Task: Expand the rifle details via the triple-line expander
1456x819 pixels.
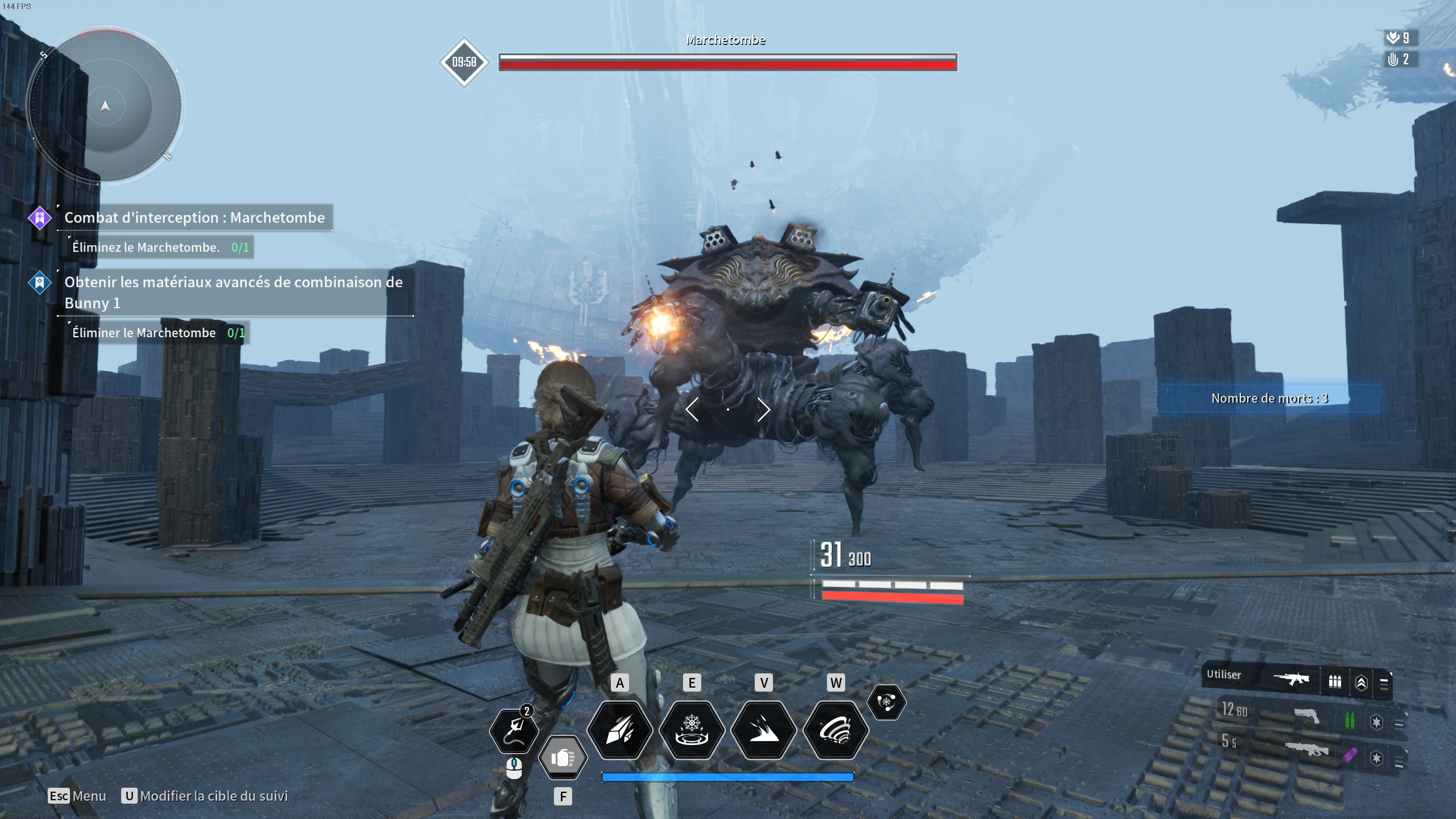Action: click(x=1384, y=683)
